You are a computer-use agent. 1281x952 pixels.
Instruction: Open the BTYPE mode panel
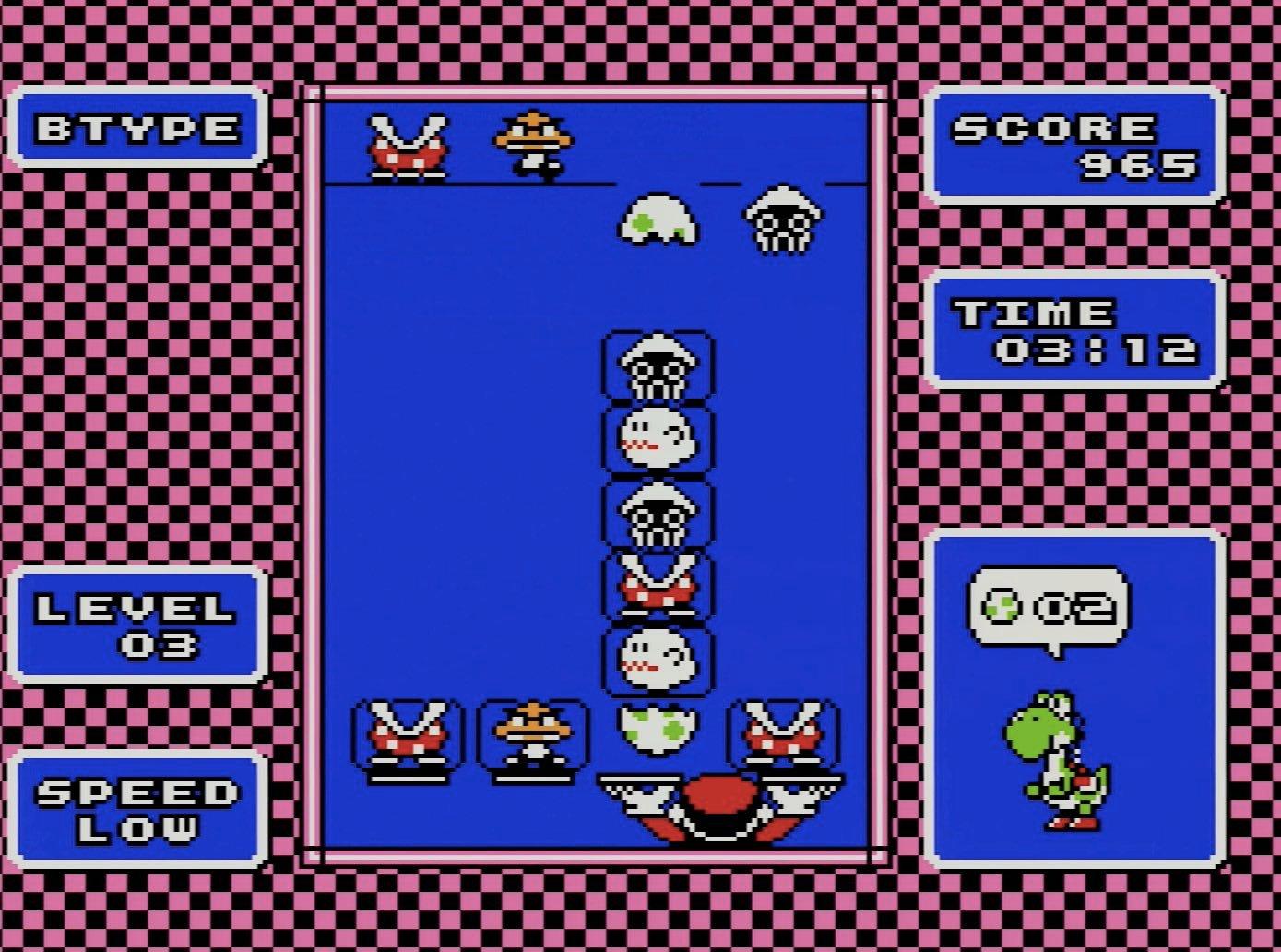136,129
